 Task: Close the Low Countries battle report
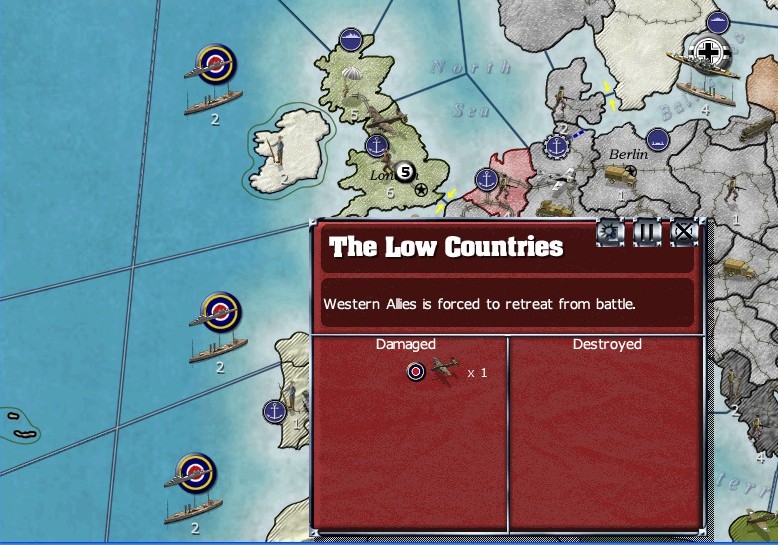pos(683,233)
